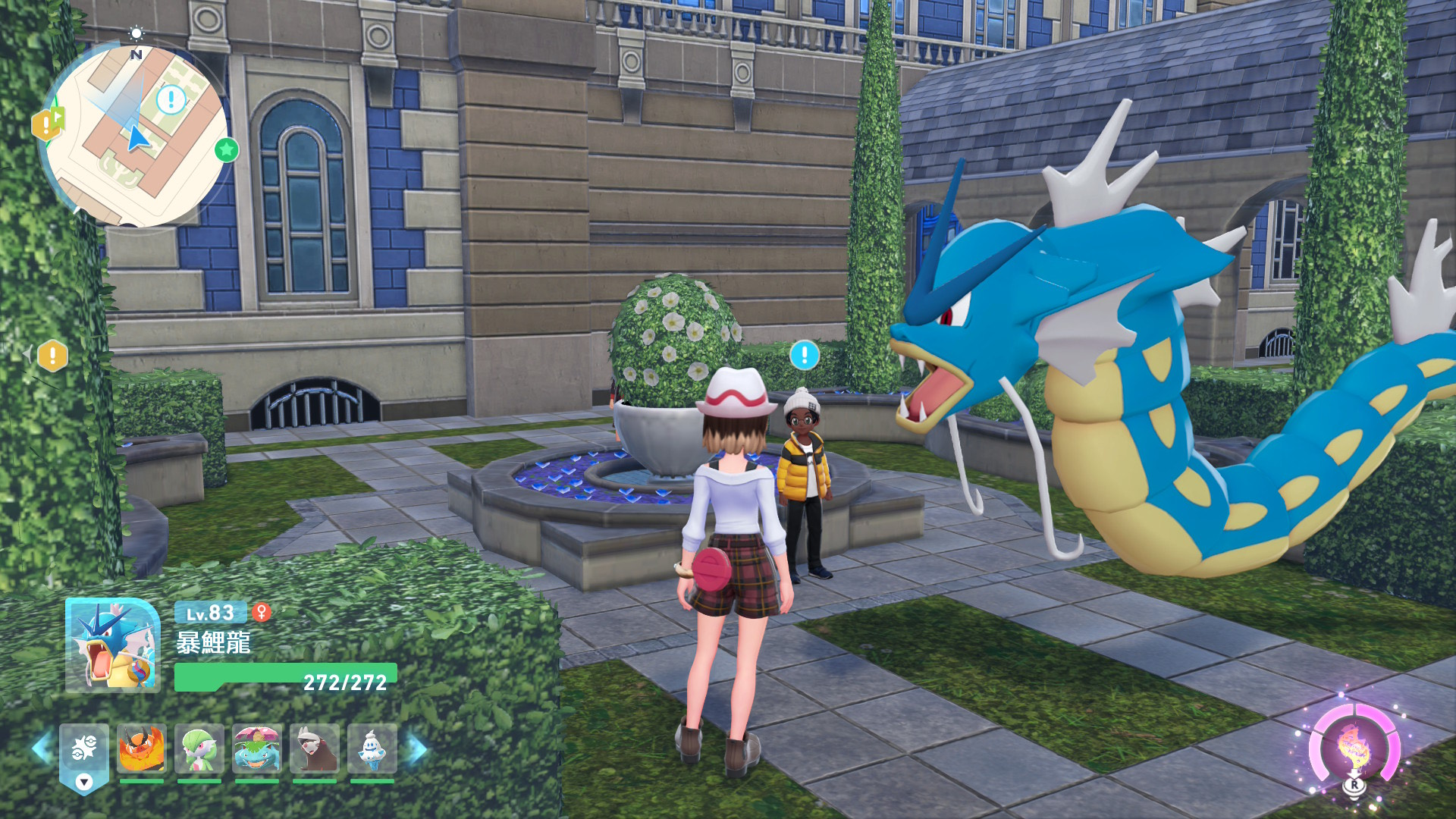Click the left arrow of the party bar

click(x=41, y=749)
